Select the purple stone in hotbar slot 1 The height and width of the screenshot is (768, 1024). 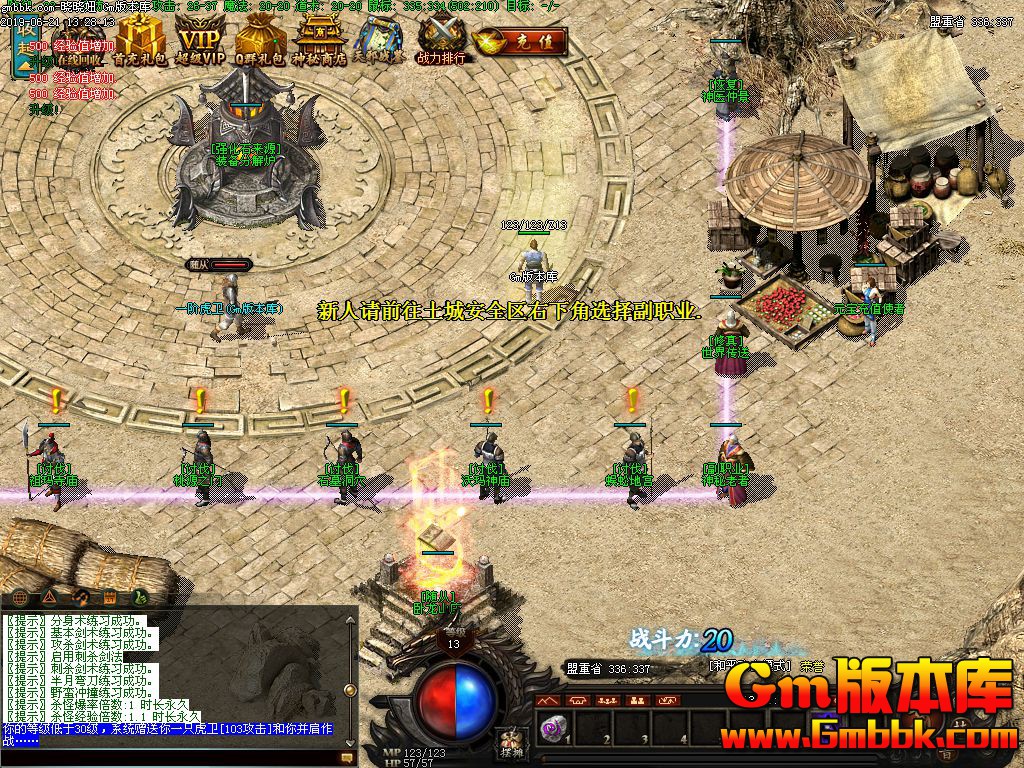(x=549, y=727)
